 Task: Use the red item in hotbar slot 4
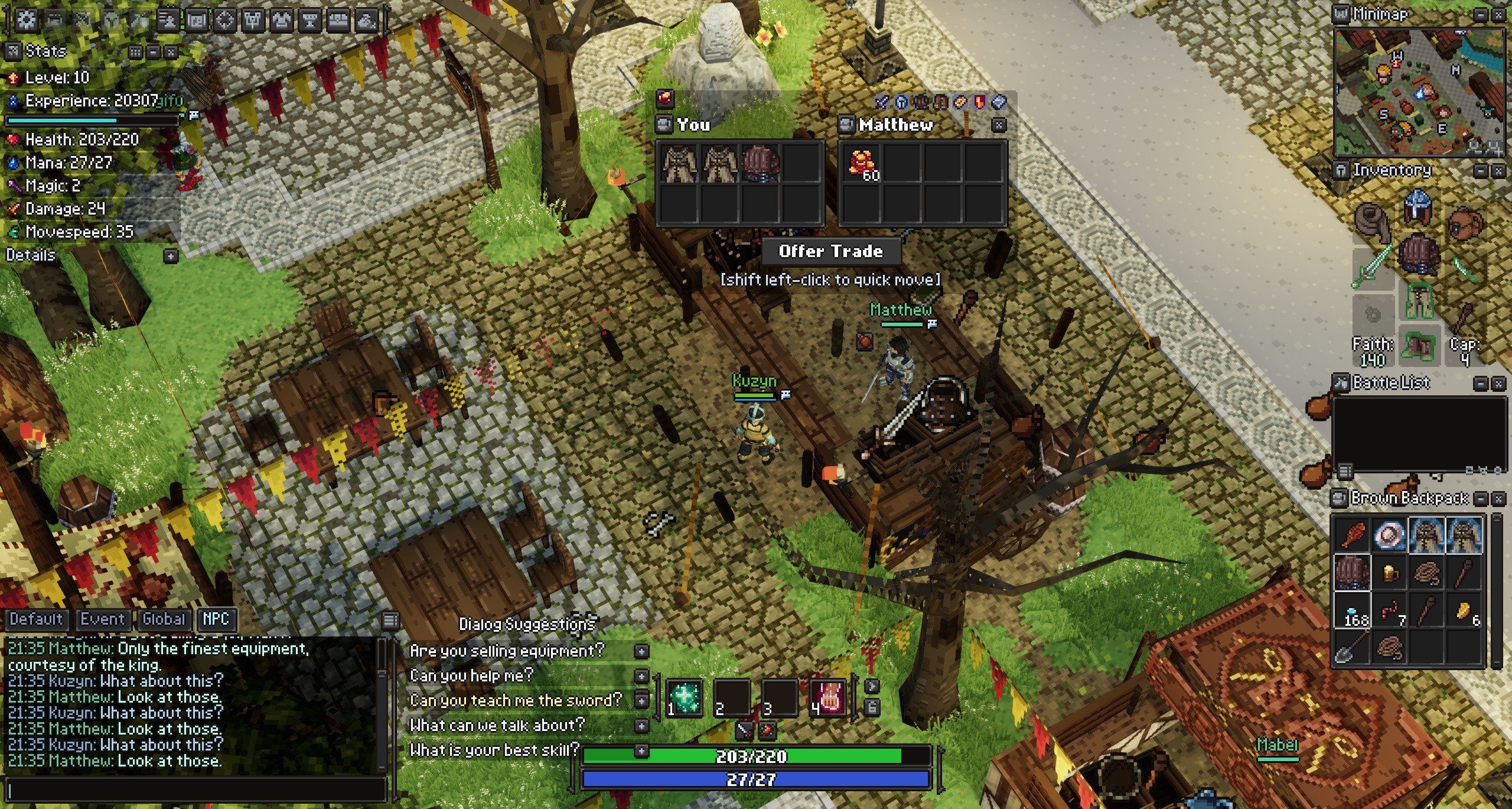(829, 697)
